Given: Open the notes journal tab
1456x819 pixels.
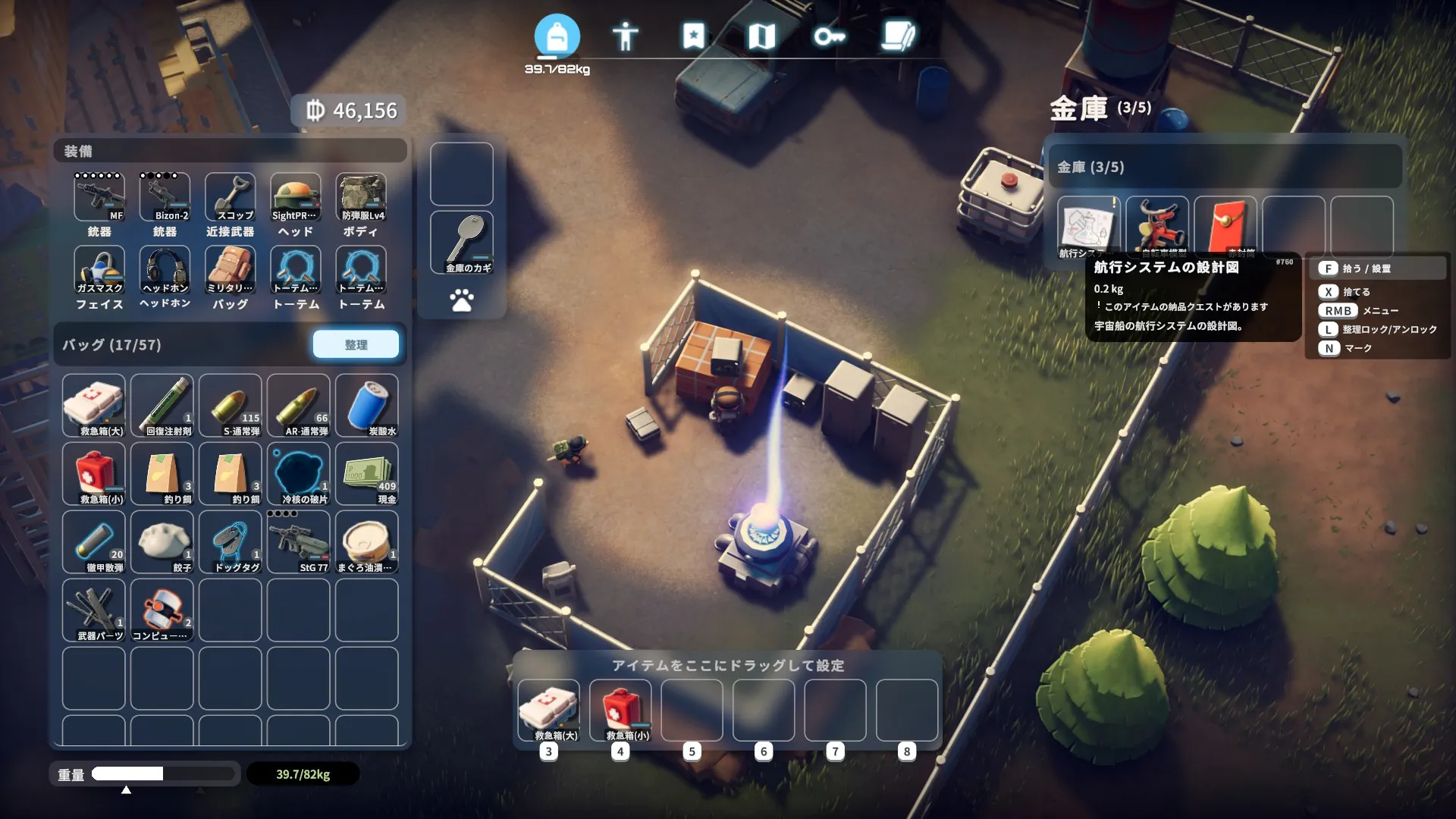Looking at the screenshot, I should (x=898, y=36).
